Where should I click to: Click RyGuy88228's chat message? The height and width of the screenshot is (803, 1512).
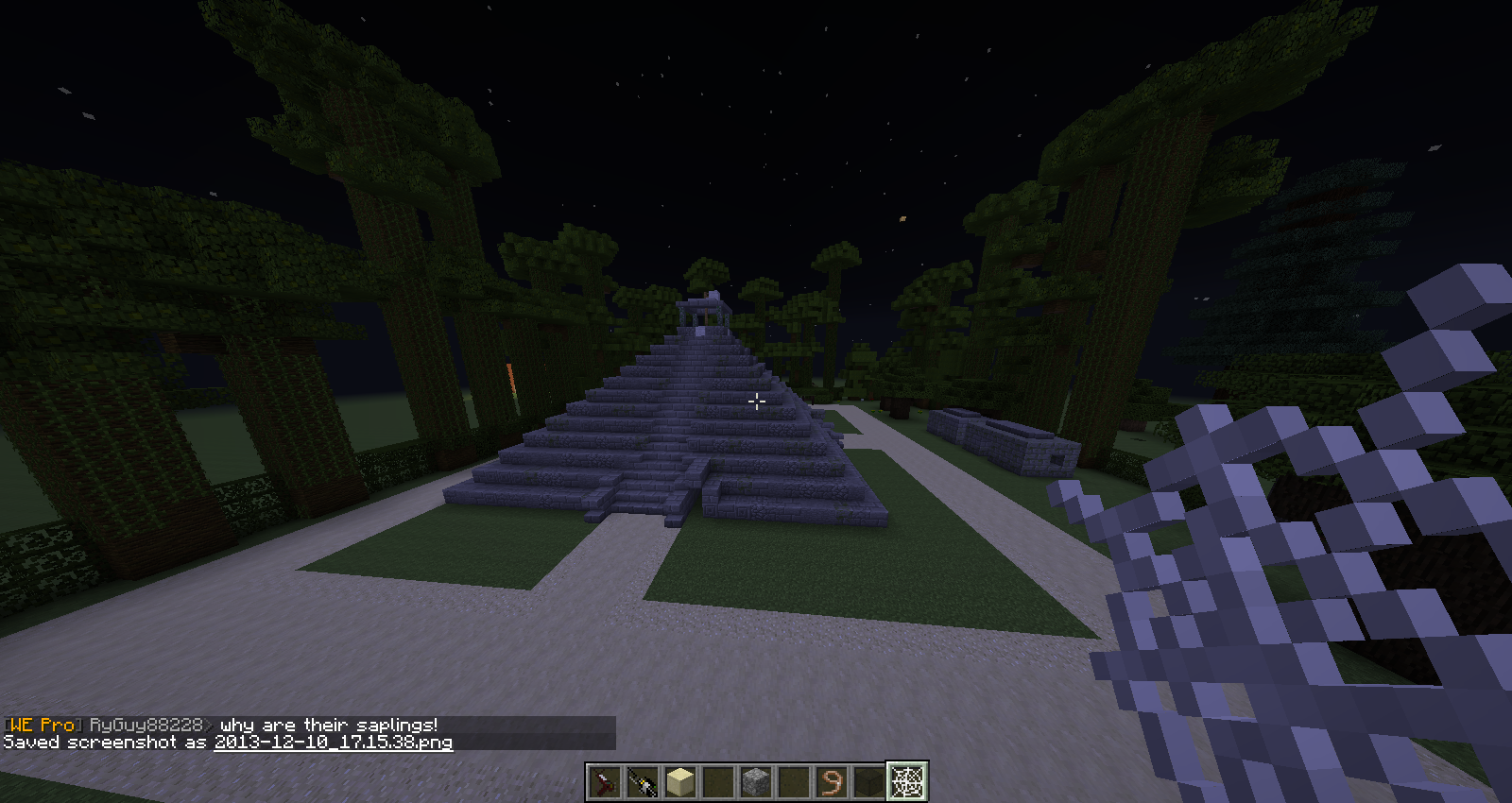pos(328,725)
